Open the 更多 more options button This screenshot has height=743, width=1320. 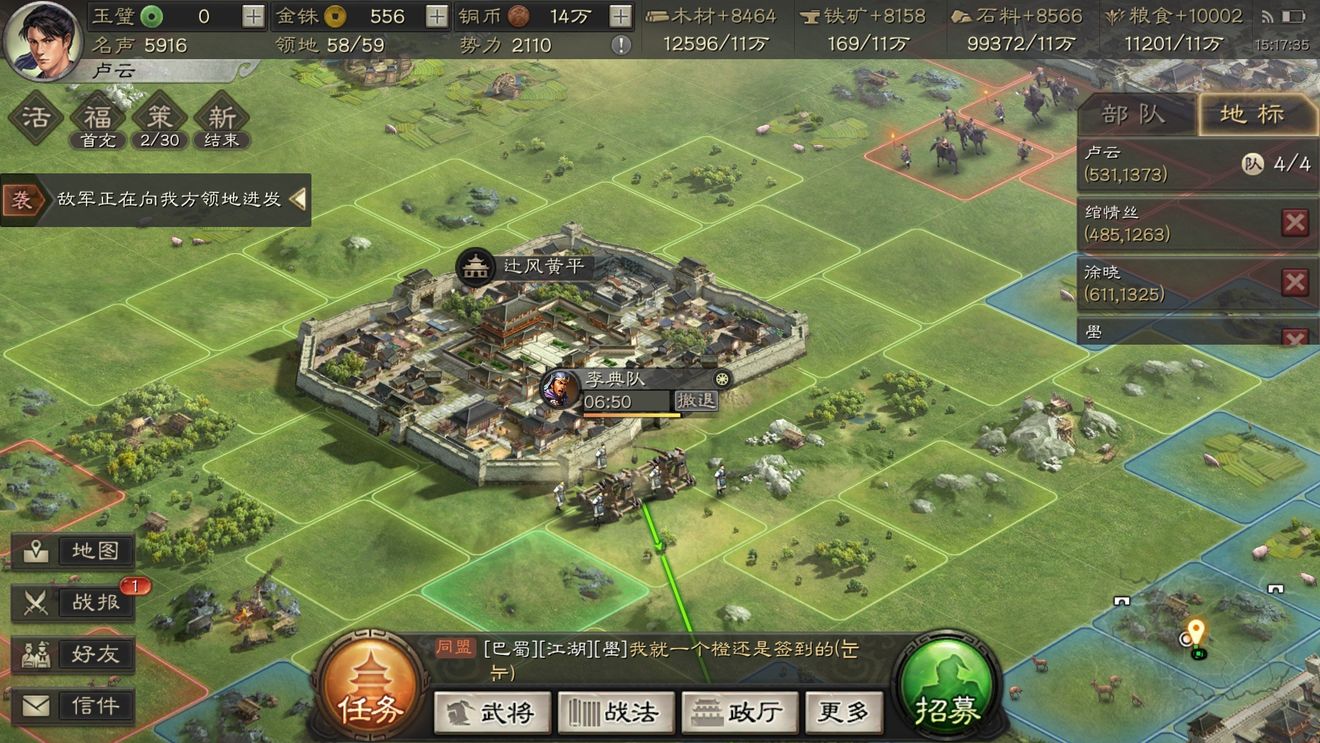tap(849, 713)
